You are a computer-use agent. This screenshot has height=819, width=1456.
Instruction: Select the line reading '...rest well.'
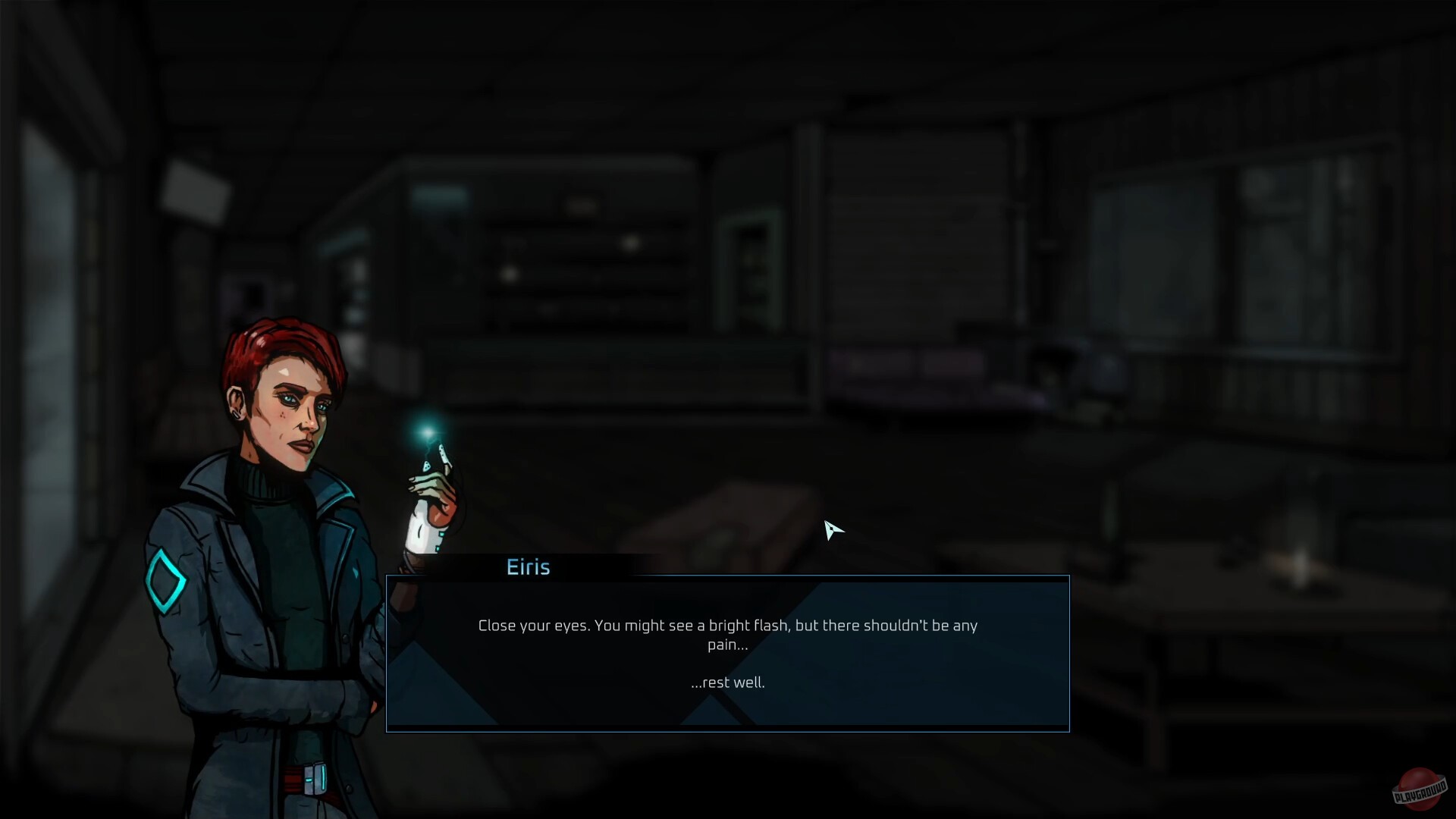pyautogui.click(x=727, y=682)
